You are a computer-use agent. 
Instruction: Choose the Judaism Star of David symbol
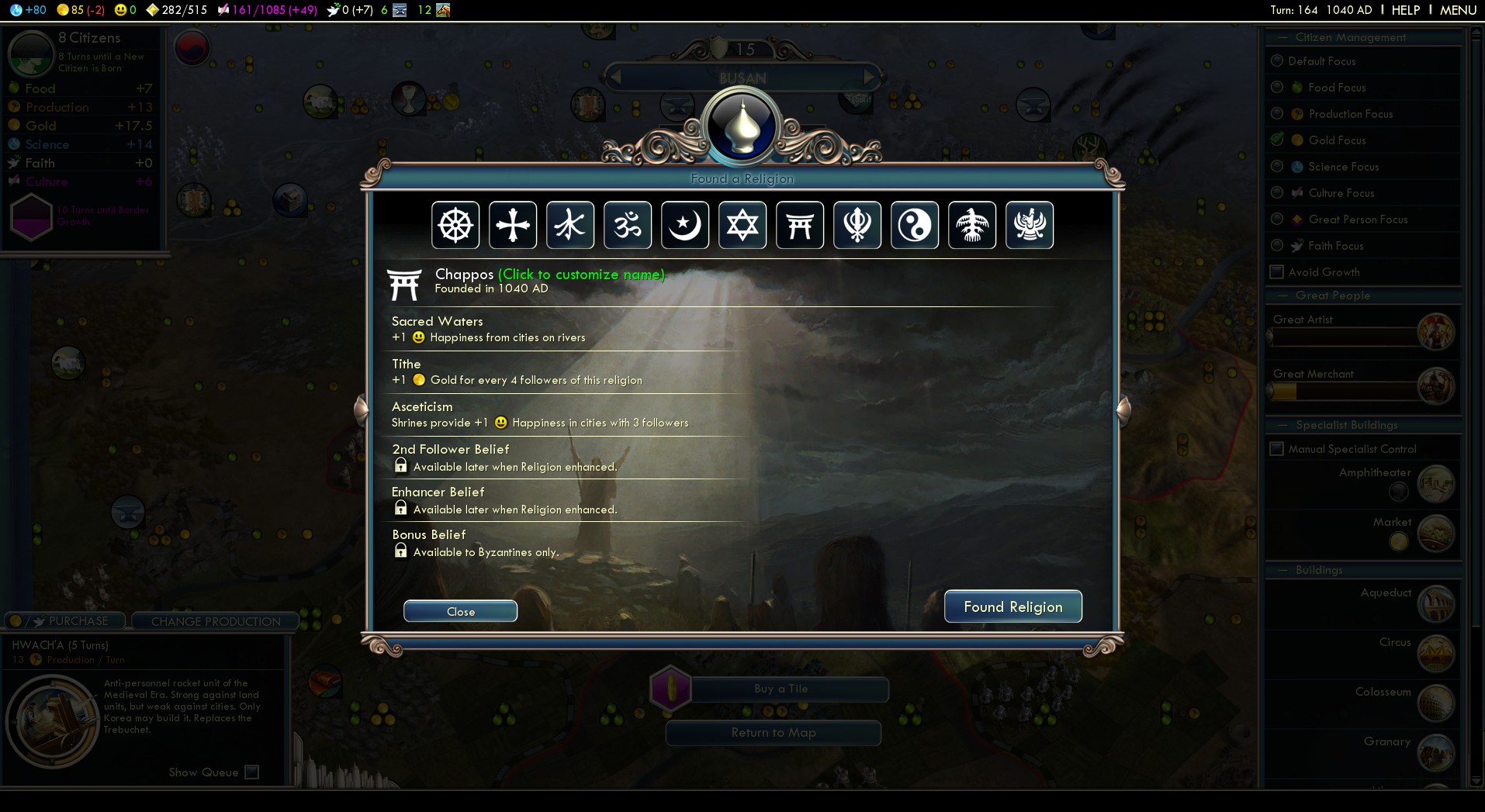742,226
